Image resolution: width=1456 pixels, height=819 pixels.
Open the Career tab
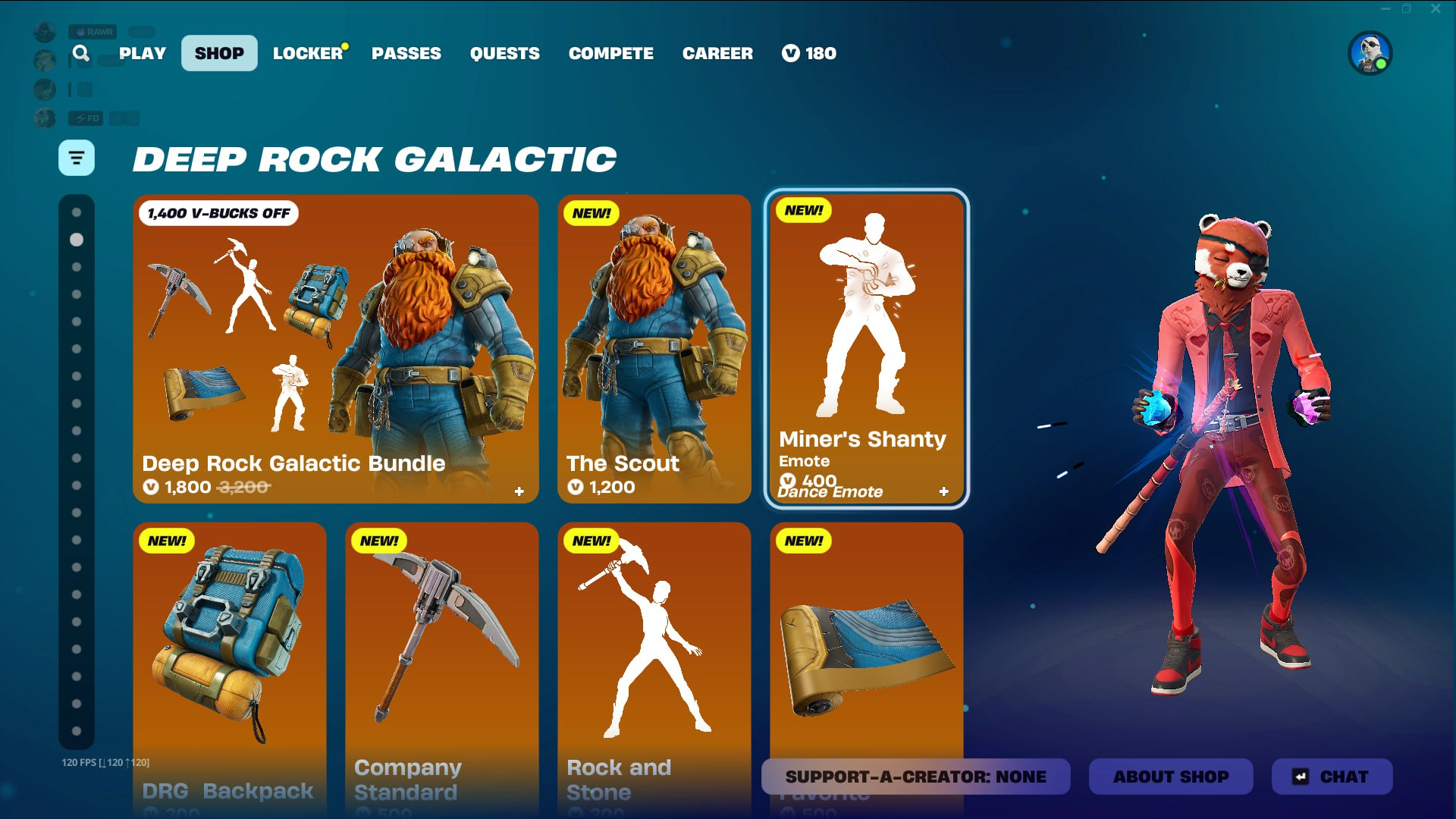point(717,53)
